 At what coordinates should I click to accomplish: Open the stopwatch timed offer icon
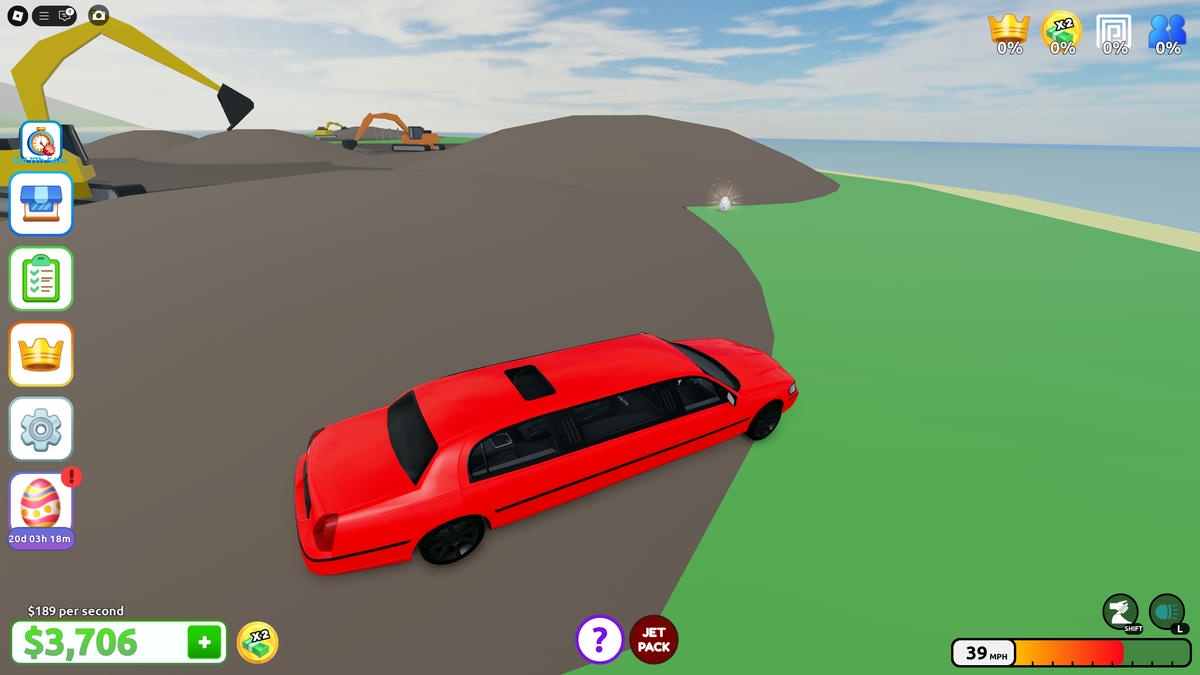[41, 142]
